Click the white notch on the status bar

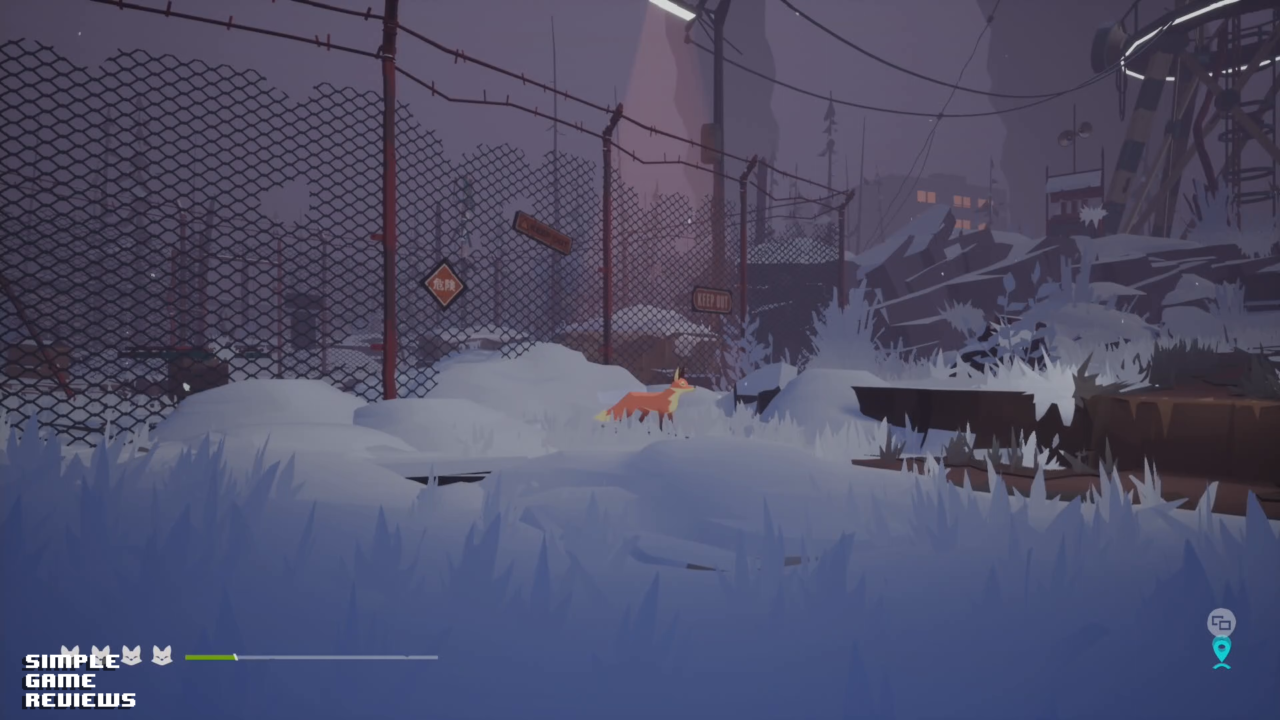coord(237,657)
